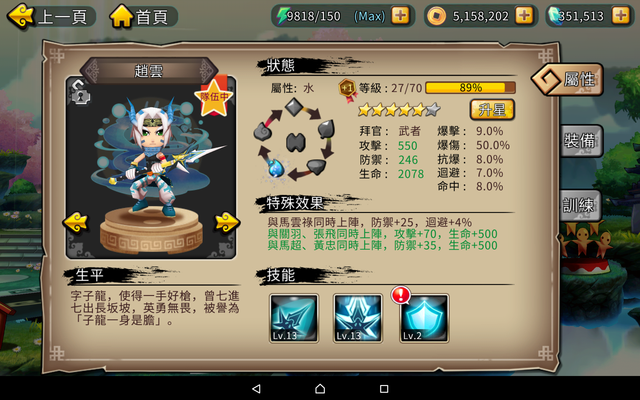This screenshot has width=640, height=400.
Task: Select the second Lv.13 skill icon
Action: point(357,318)
